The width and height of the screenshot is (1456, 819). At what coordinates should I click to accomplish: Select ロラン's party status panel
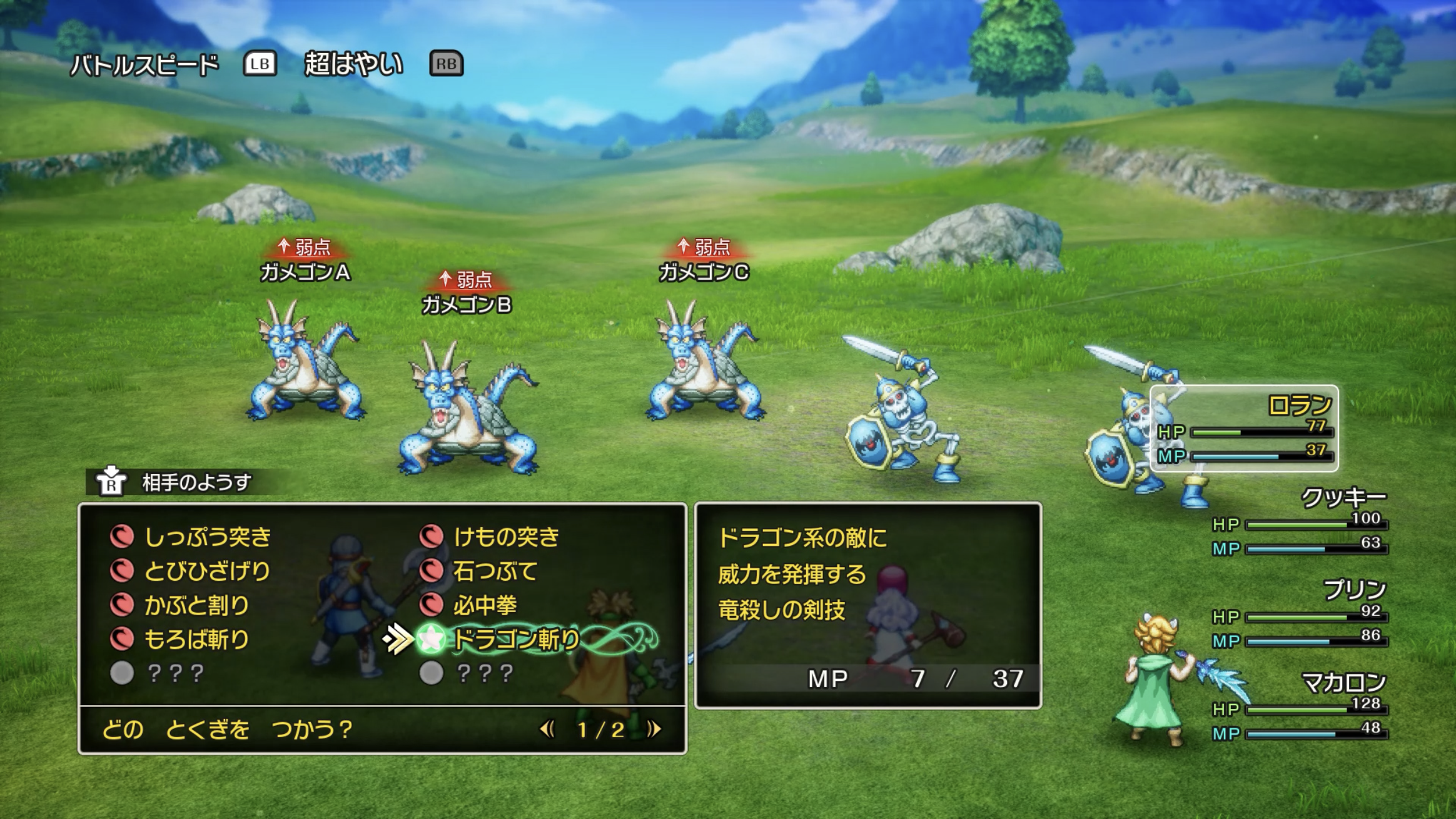(1244, 428)
